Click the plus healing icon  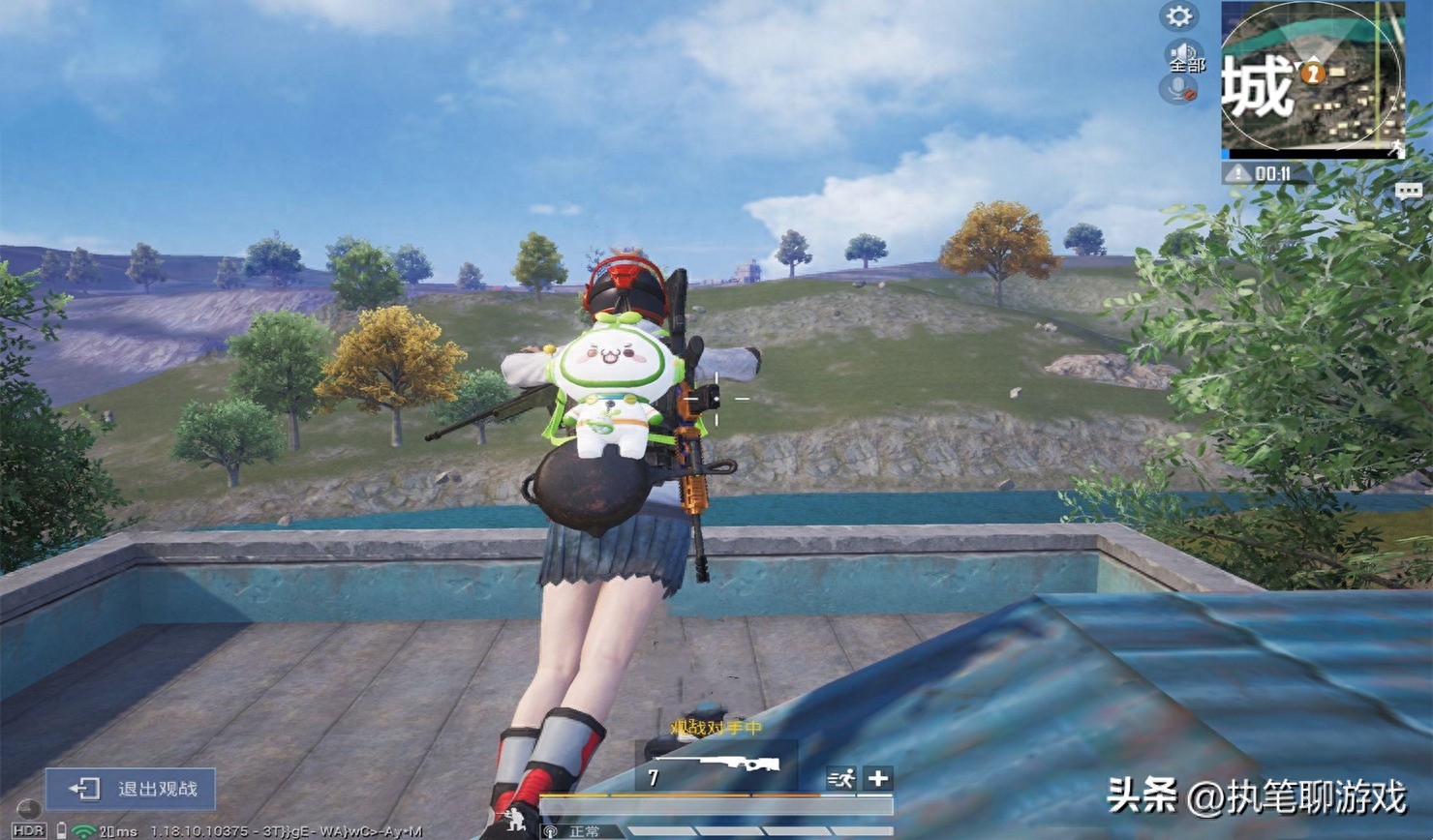point(878,778)
